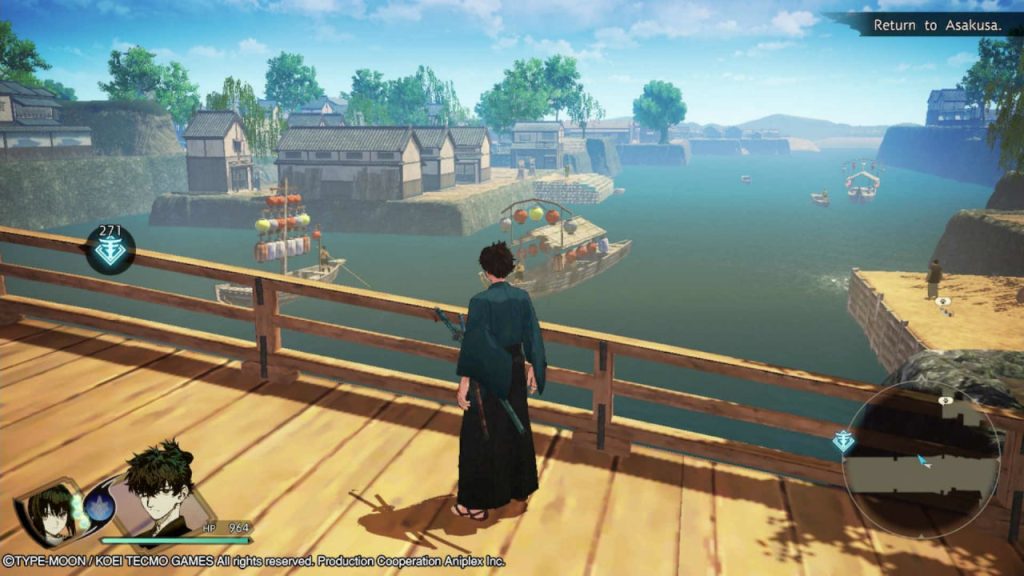
Task: Click the destination marker on the minimap's edge
Action: click(x=844, y=442)
